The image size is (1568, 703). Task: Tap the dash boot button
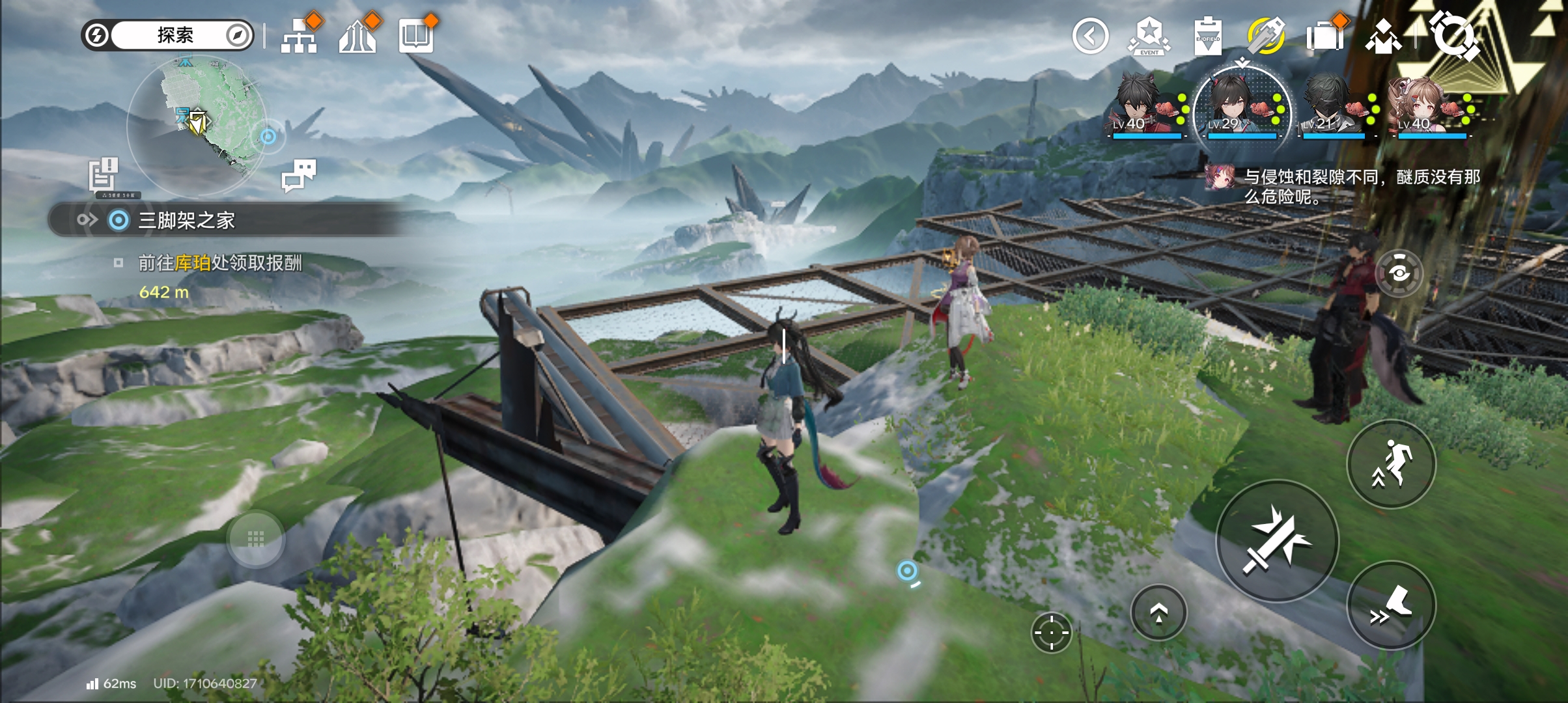pyautogui.click(x=1391, y=605)
